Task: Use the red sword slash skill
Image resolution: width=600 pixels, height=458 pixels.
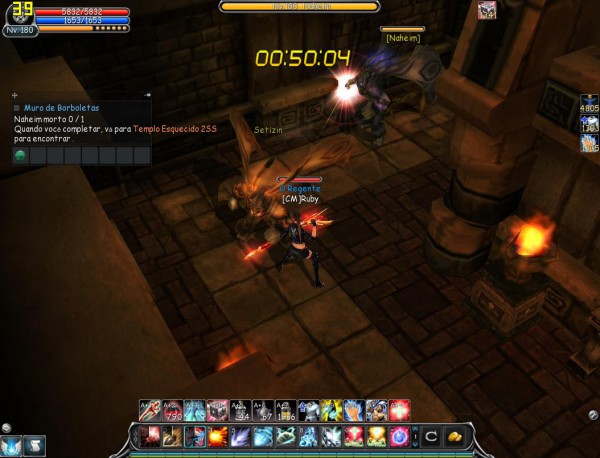Action: coord(151,436)
